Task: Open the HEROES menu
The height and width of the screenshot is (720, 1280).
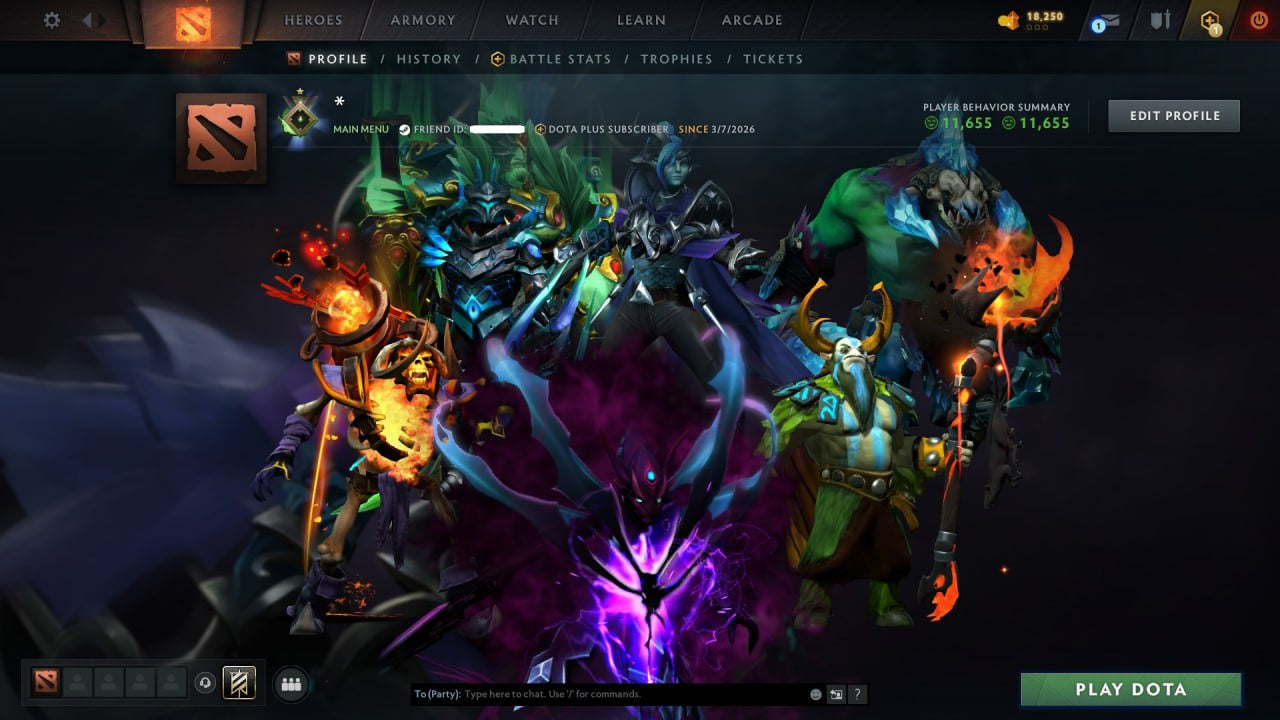Action: (313, 20)
